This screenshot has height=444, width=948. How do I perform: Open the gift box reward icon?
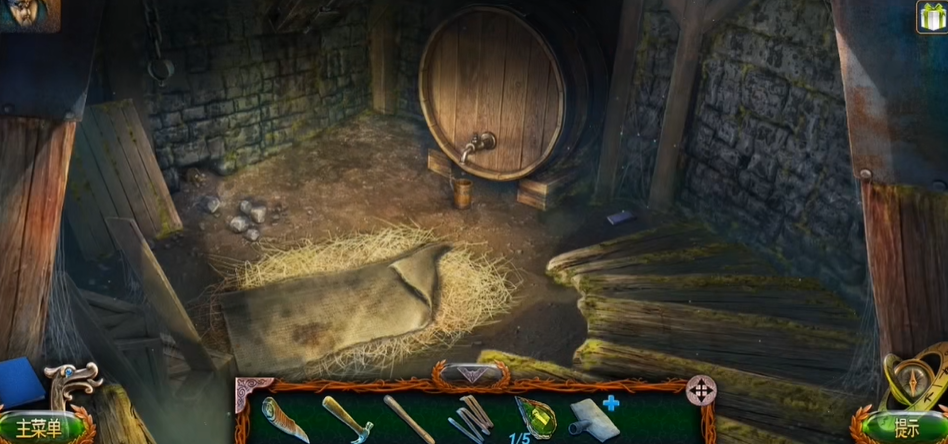[x=931, y=17]
